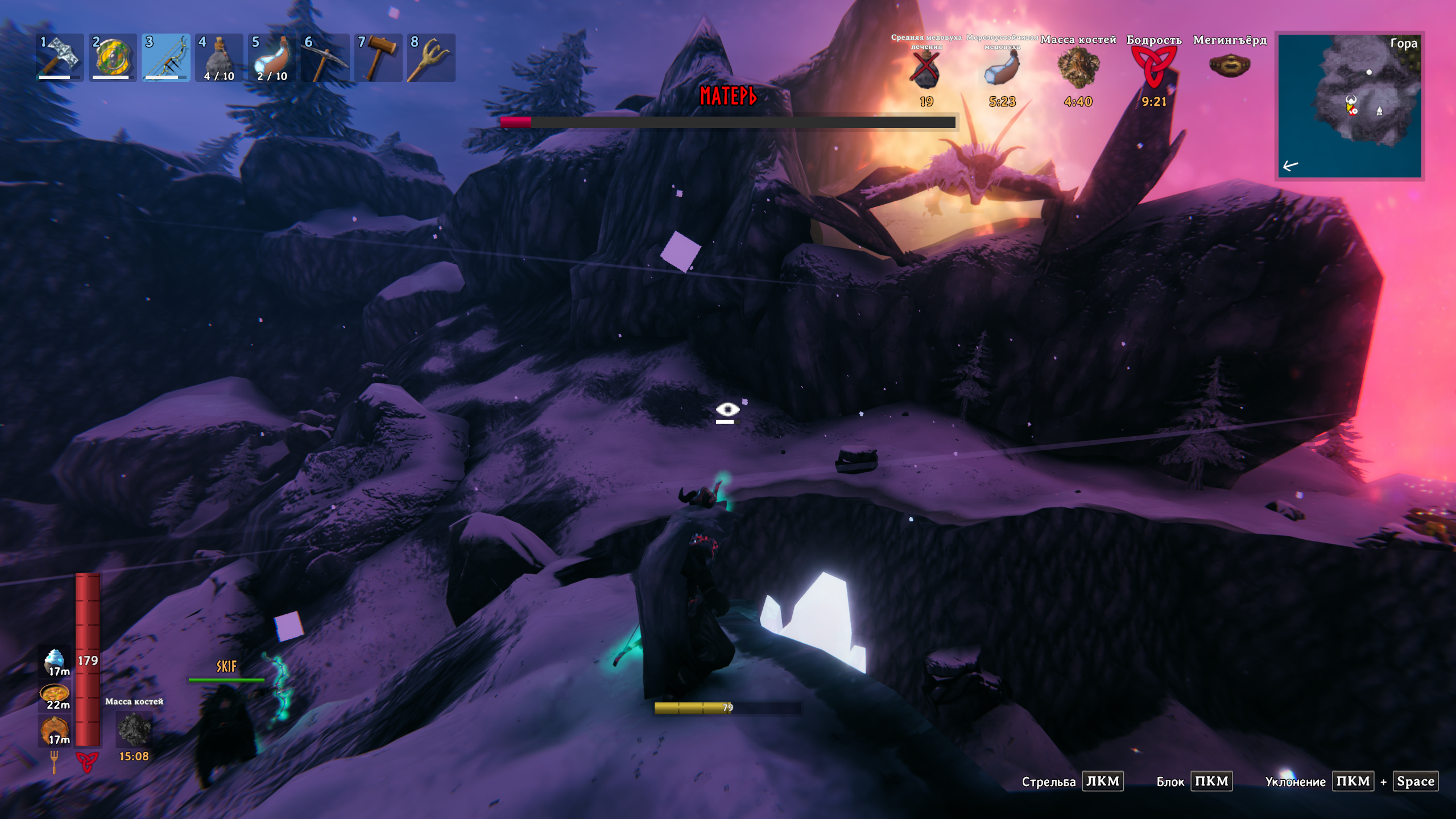Click the crossed-out healing mead cooldown icon
The height and width of the screenshot is (819, 1456).
926,69
